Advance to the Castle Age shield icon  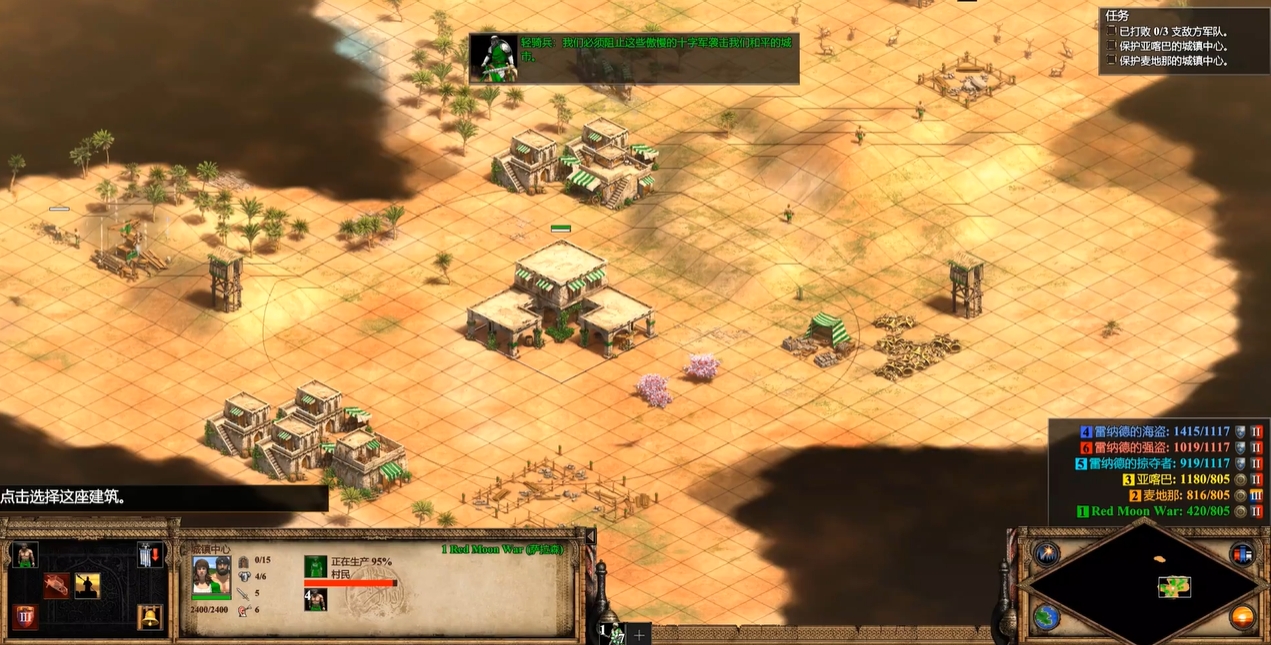pos(24,617)
